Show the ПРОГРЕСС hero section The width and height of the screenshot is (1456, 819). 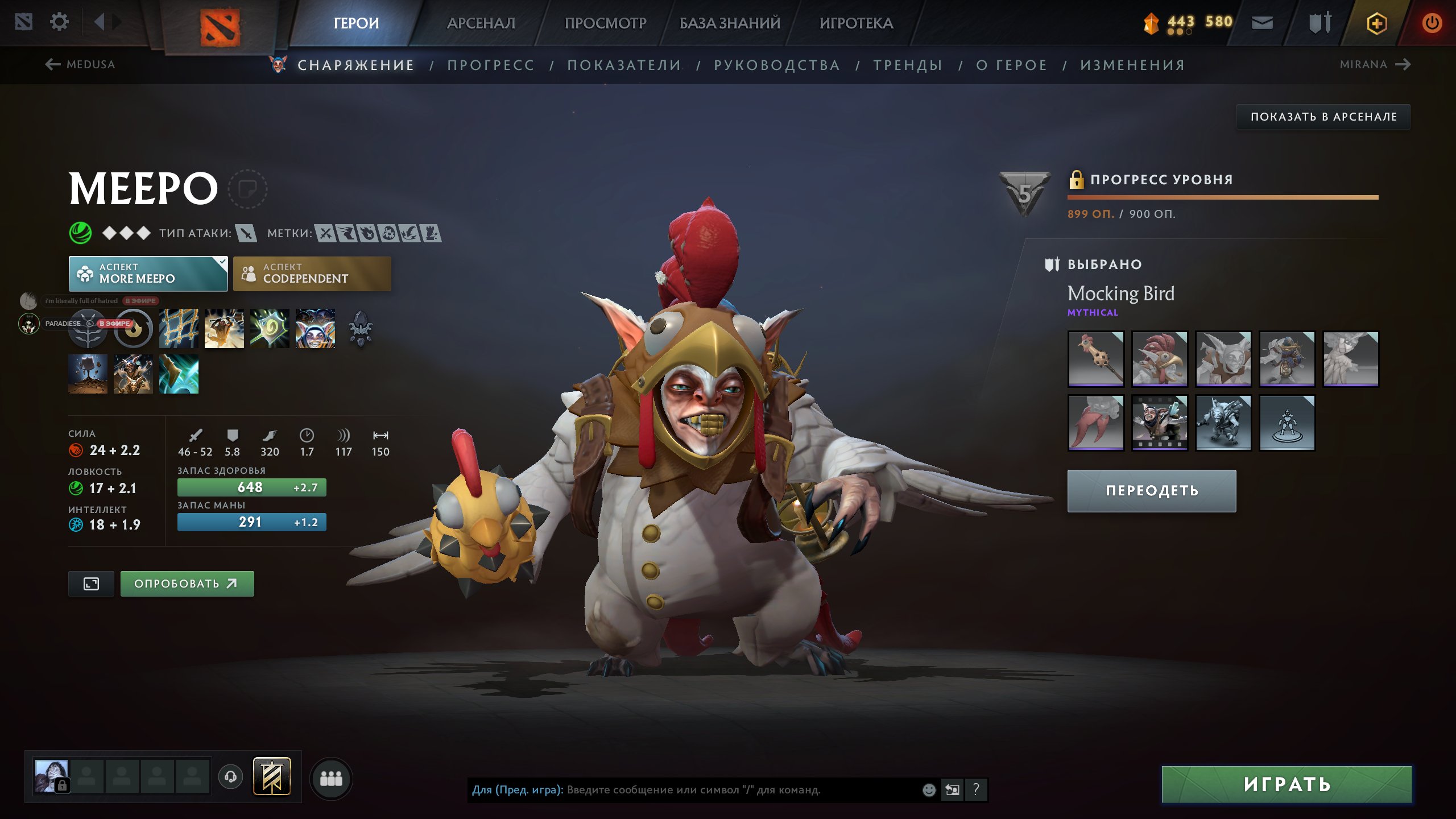(x=491, y=65)
